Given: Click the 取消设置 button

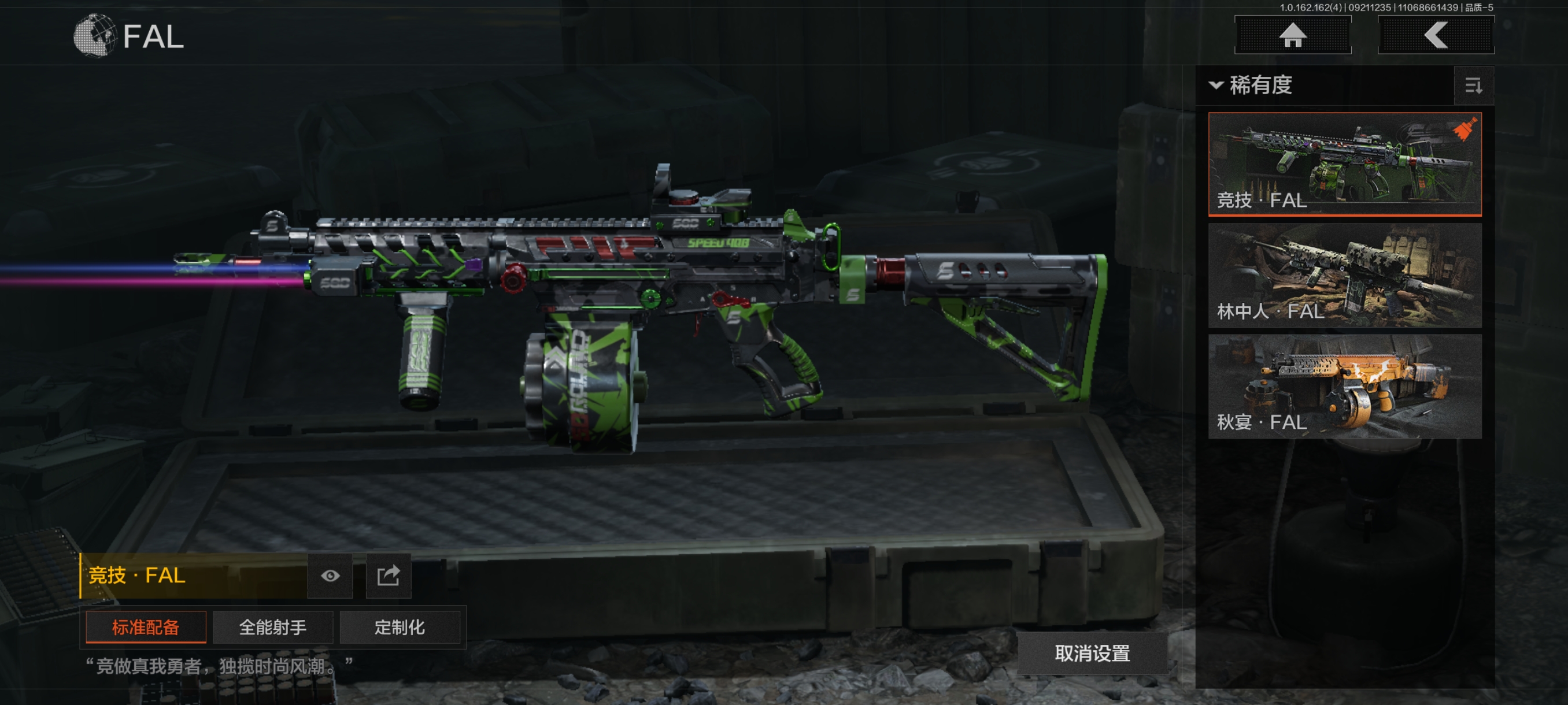Looking at the screenshot, I should (1092, 654).
